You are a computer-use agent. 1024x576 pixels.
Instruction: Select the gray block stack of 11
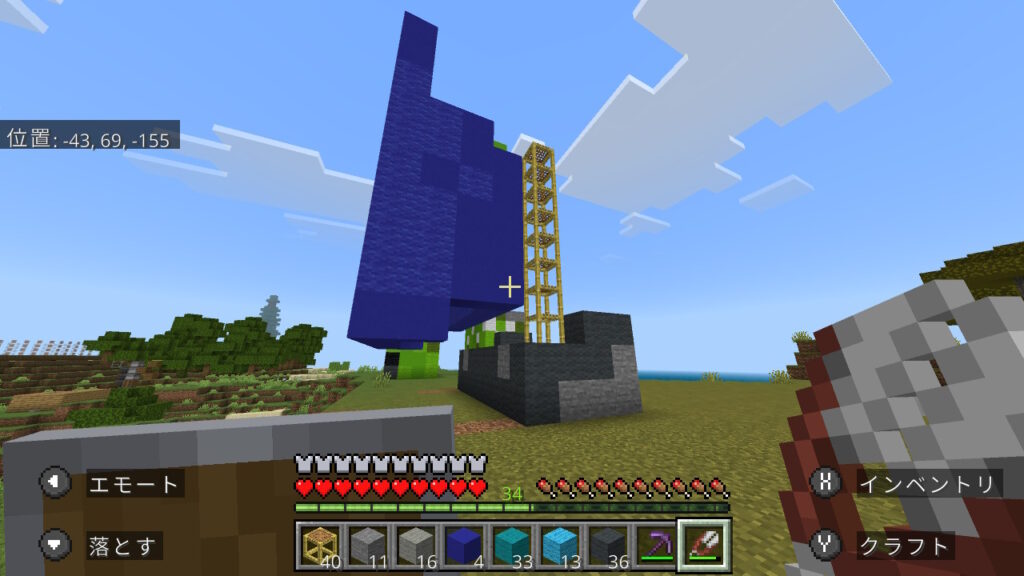pyautogui.click(x=367, y=546)
